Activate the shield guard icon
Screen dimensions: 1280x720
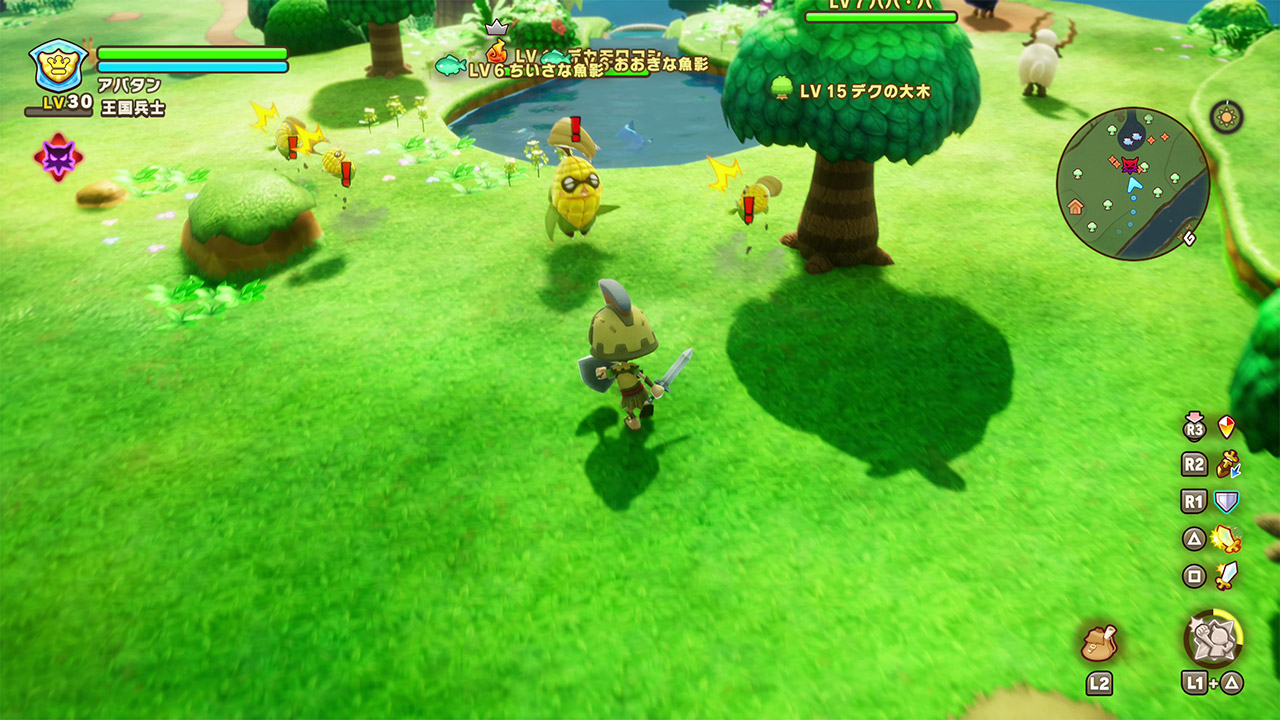click(1227, 501)
